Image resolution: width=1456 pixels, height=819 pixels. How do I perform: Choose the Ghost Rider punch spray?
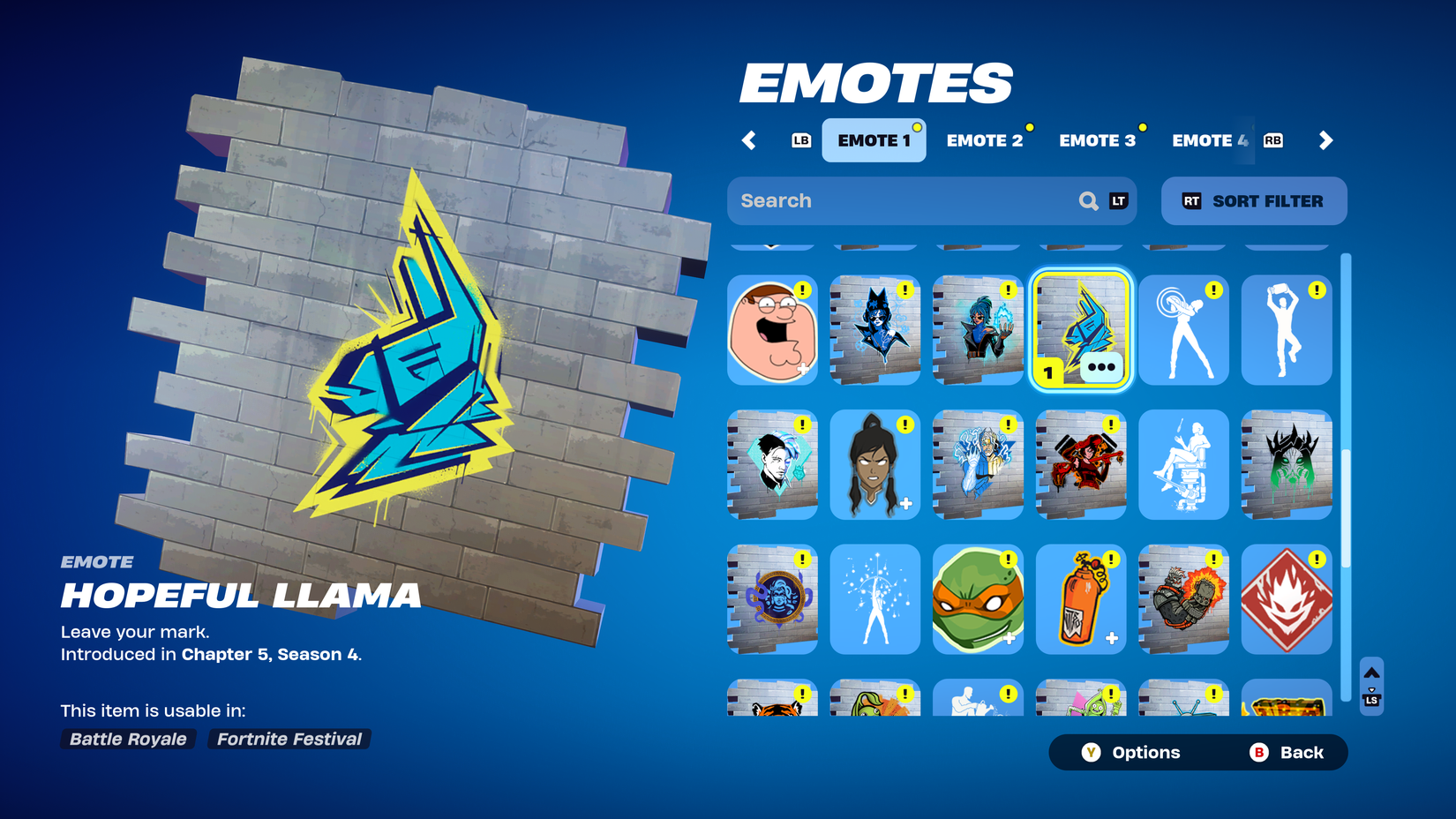coord(1183,600)
